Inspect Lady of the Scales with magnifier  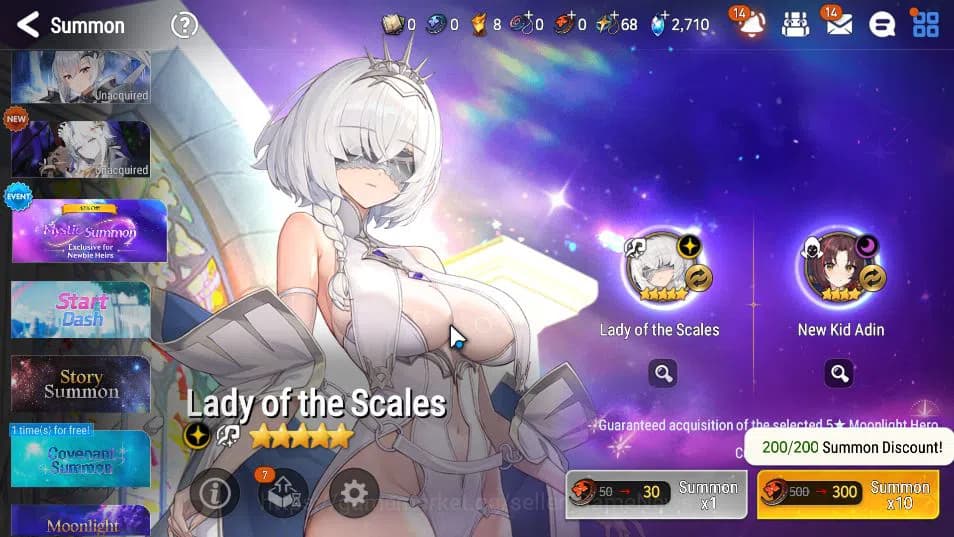click(662, 374)
